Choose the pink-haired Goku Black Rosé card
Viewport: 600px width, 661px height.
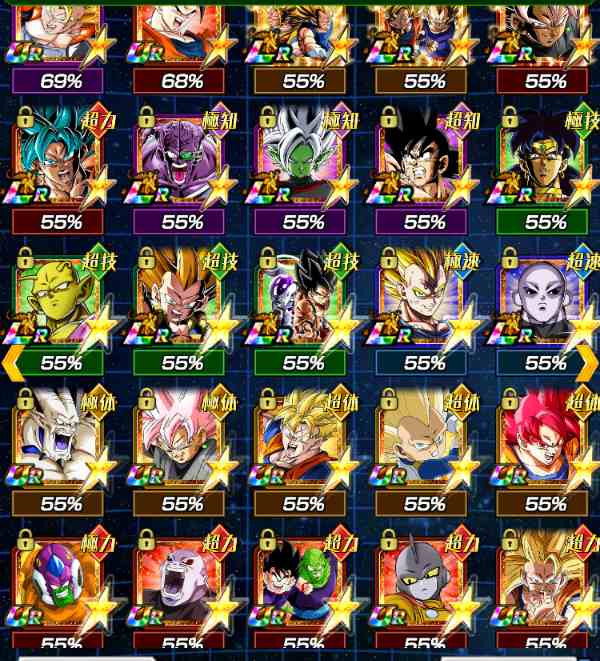point(182,440)
